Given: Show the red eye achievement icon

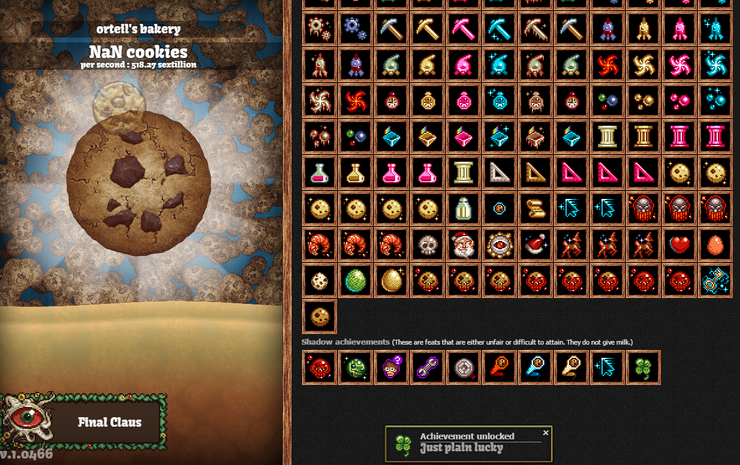Looking at the screenshot, I should (x=498, y=244).
